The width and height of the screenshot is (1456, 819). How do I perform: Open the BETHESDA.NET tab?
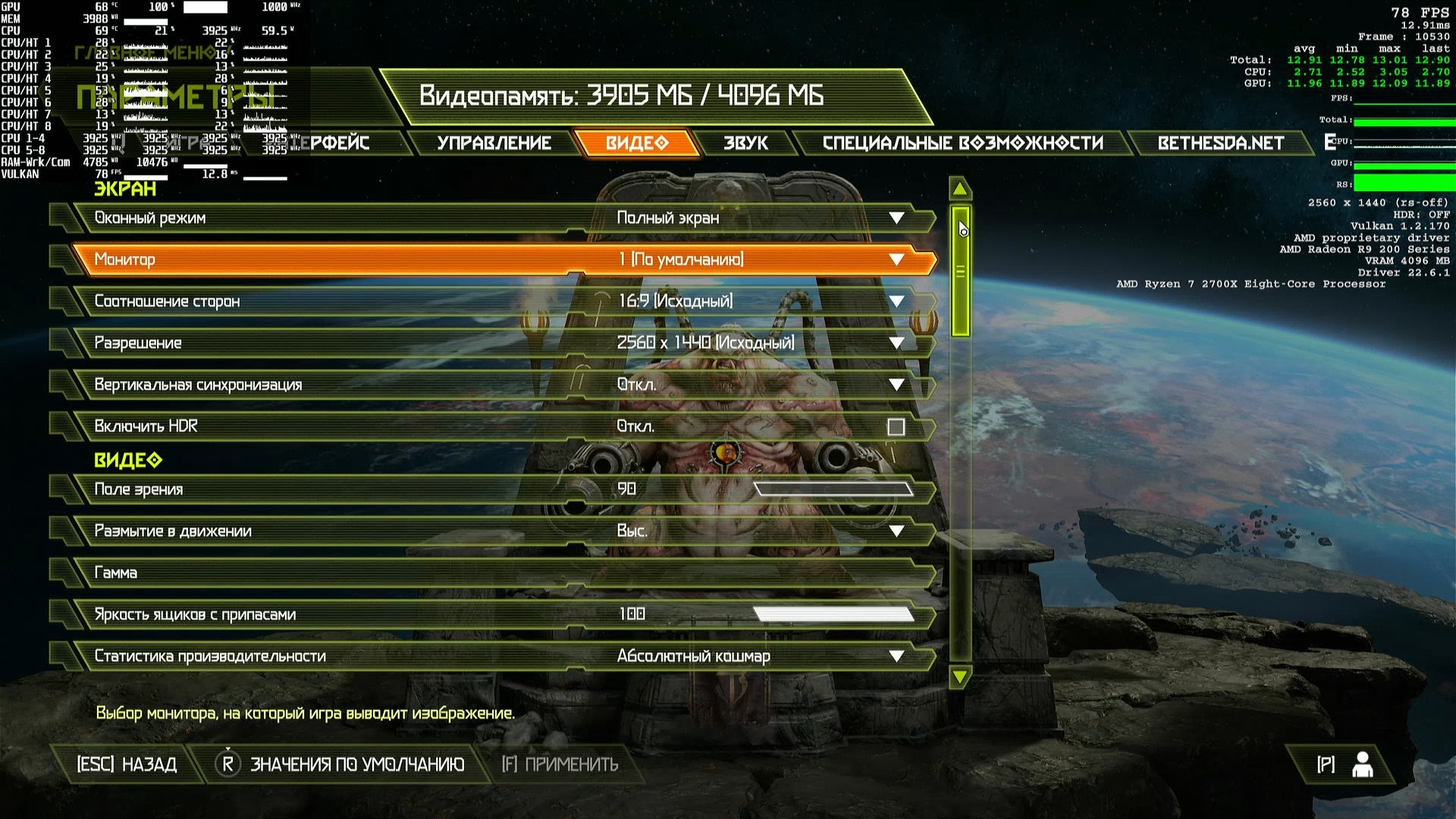pos(1220,143)
